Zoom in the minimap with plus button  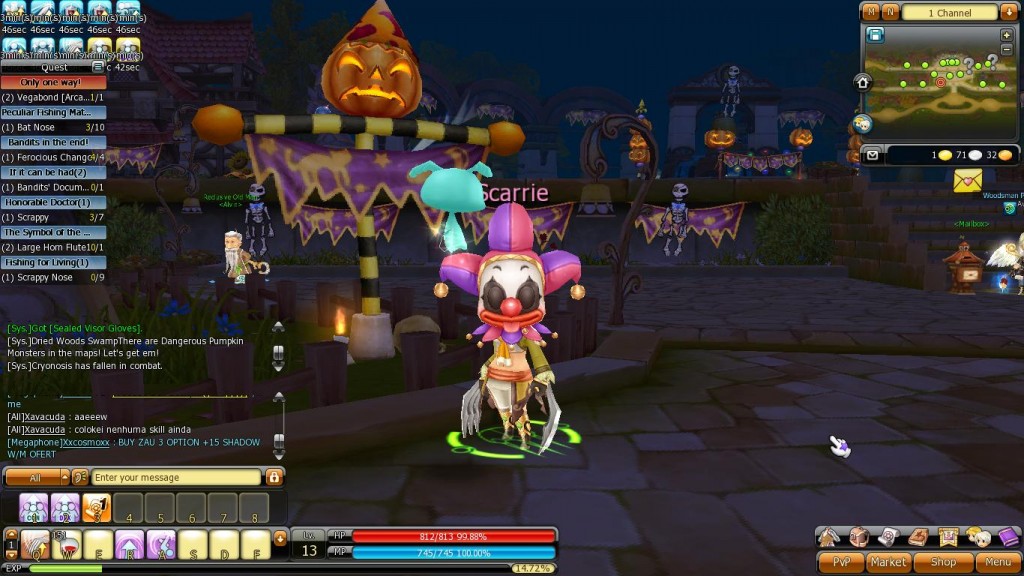1005,33
